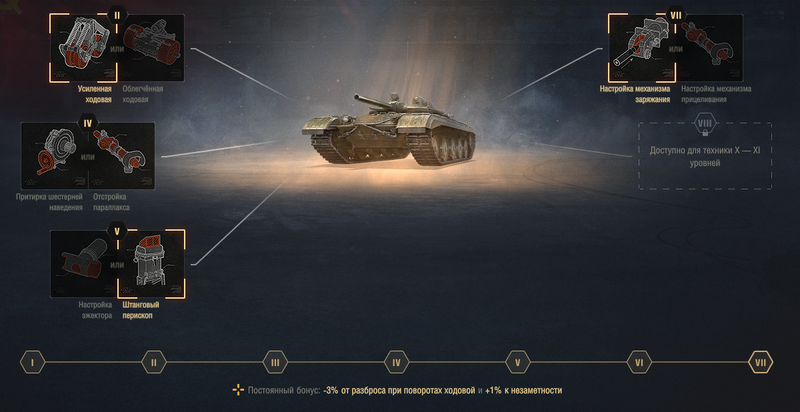The image size is (800, 412).
Task: Select the level IV hexagon marker
Action: click(x=396, y=362)
